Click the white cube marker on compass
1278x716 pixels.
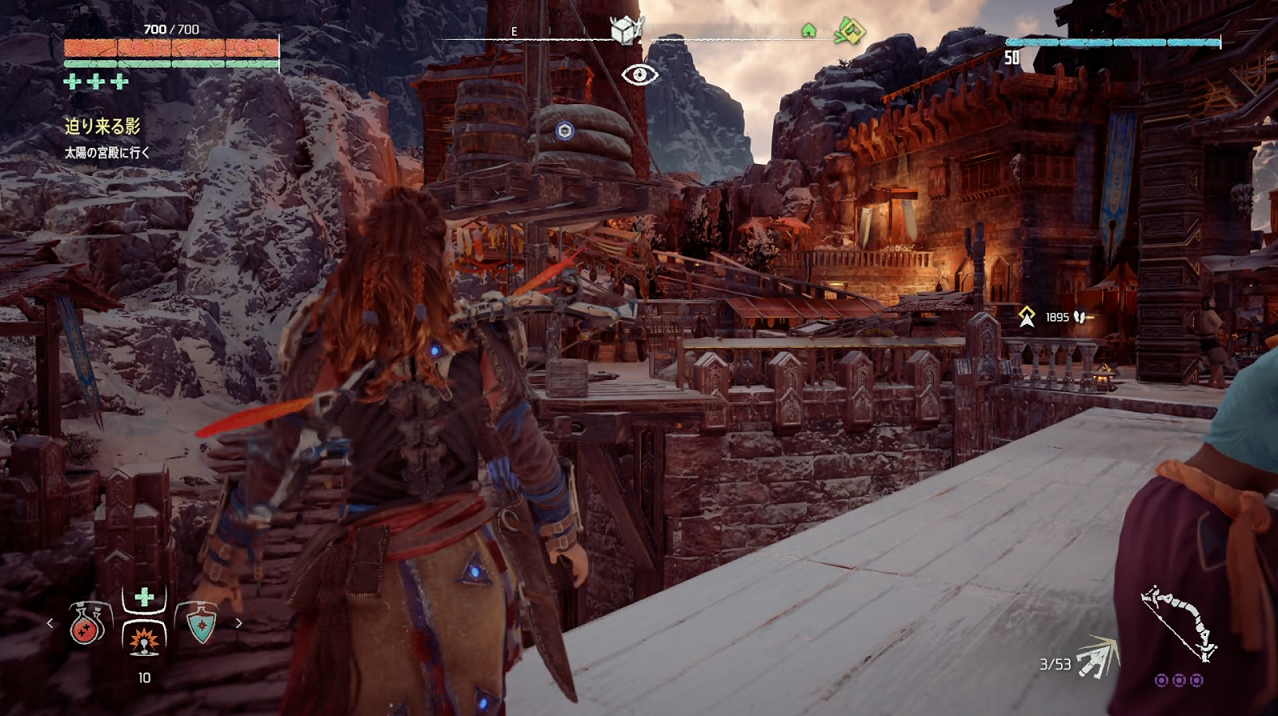click(x=626, y=30)
